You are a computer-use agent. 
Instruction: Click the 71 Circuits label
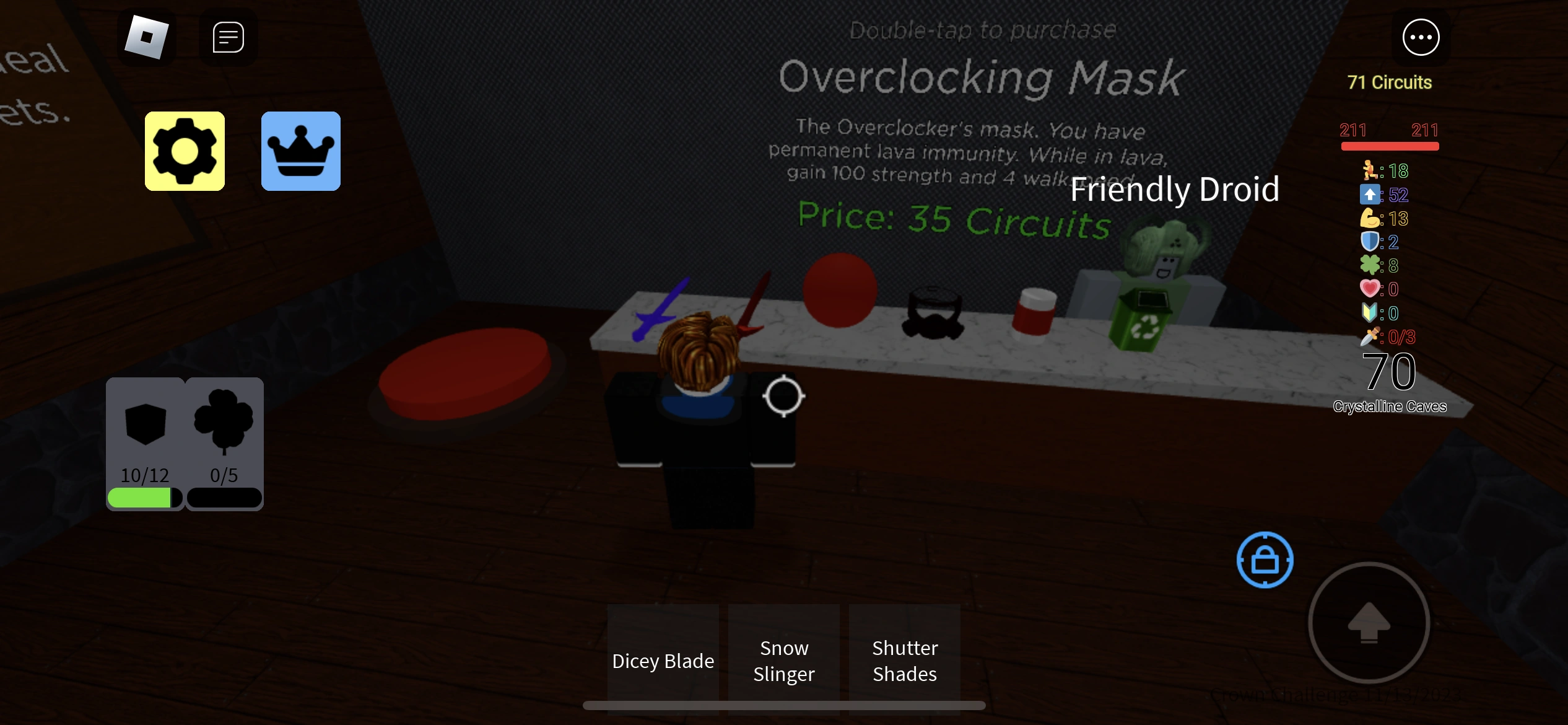(x=1388, y=81)
